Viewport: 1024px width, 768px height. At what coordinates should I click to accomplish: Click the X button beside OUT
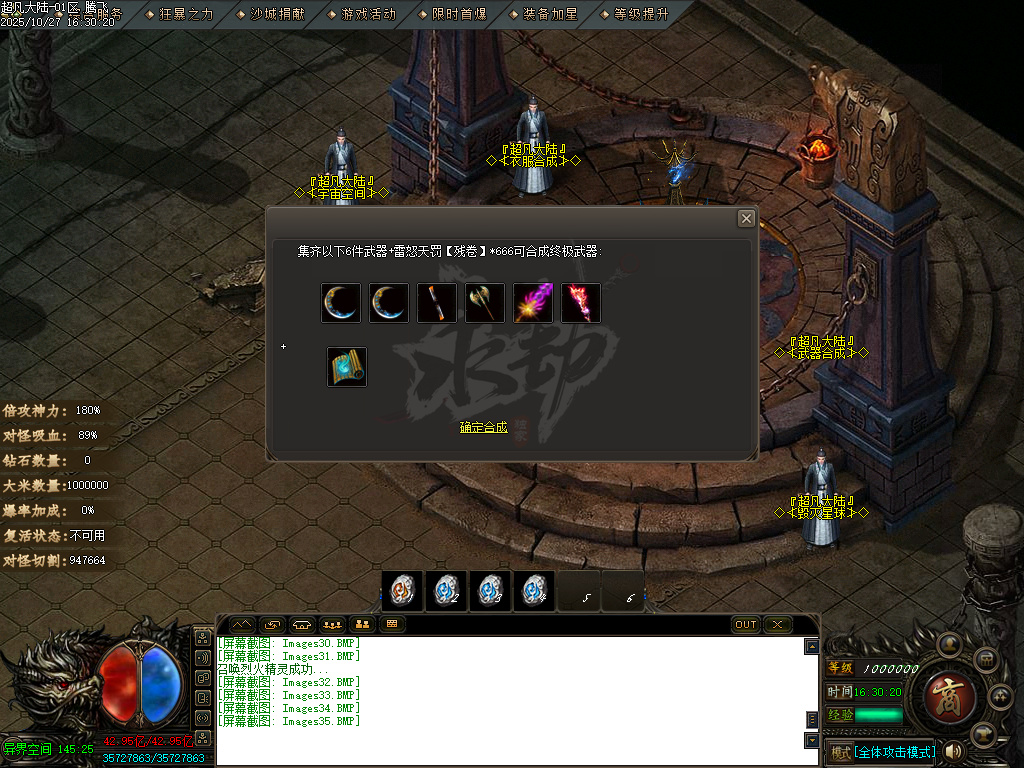(777, 625)
